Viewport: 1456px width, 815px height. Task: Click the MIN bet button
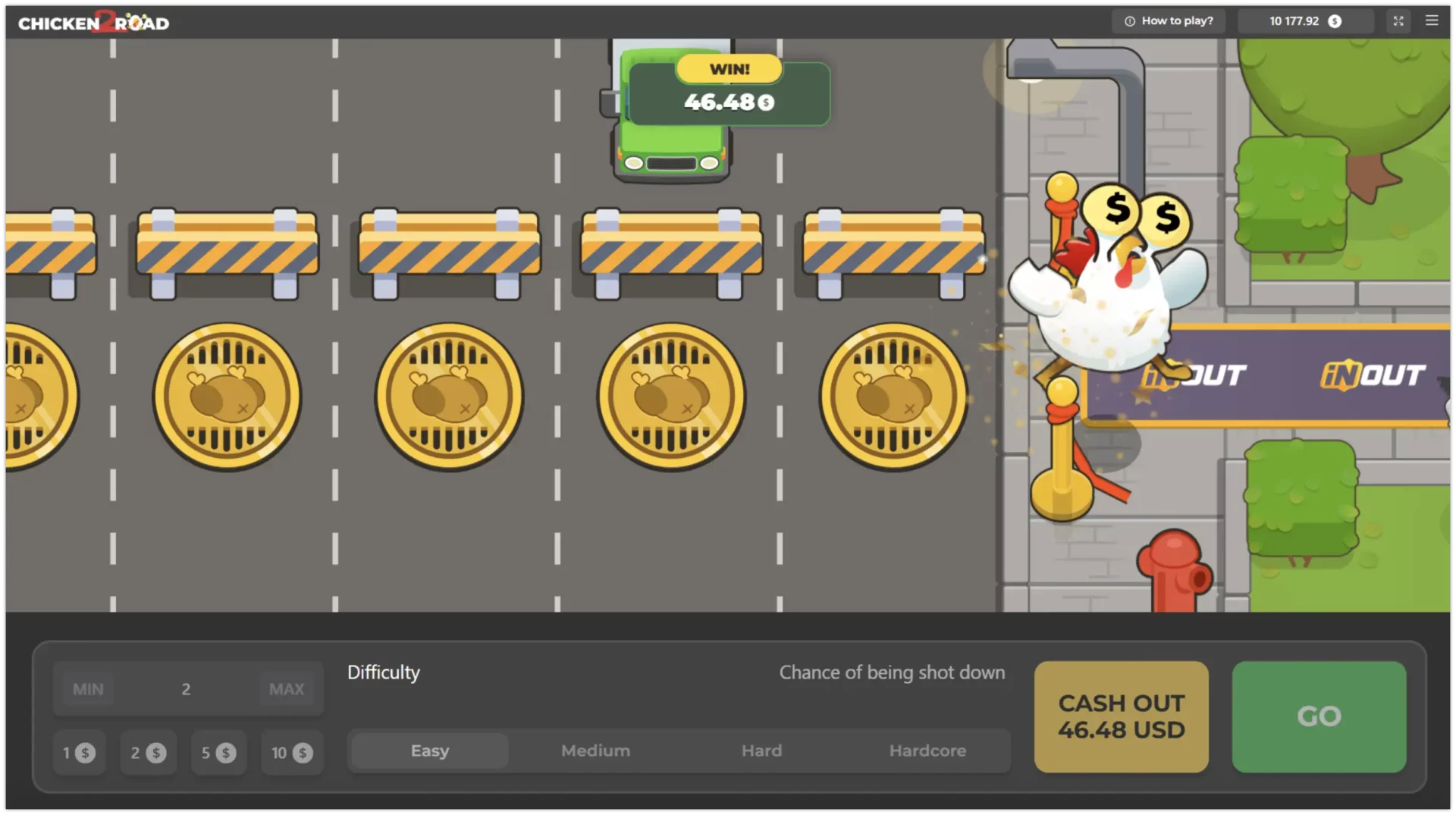coord(88,688)
